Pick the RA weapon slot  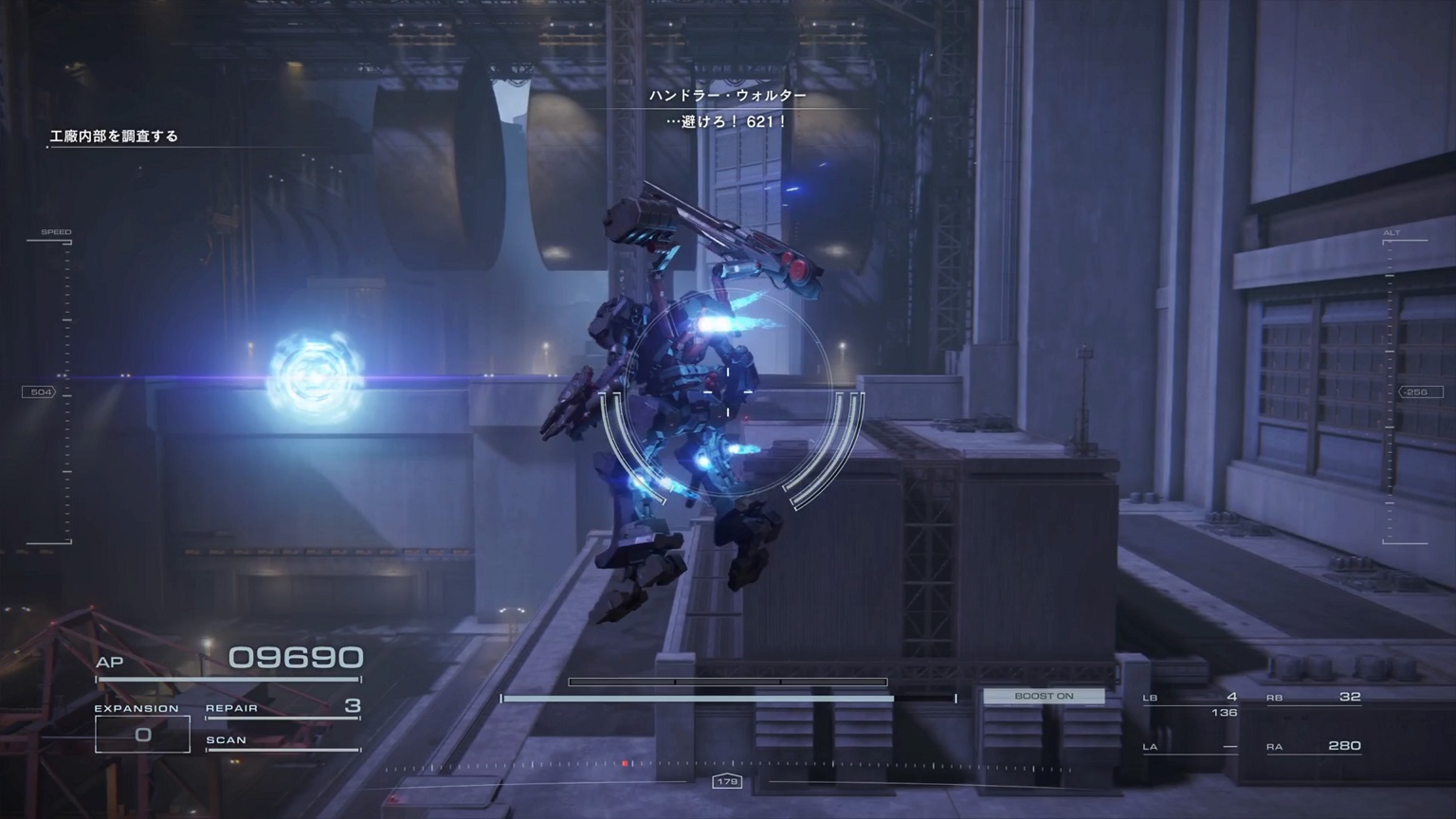click(x=1314, y=747)
